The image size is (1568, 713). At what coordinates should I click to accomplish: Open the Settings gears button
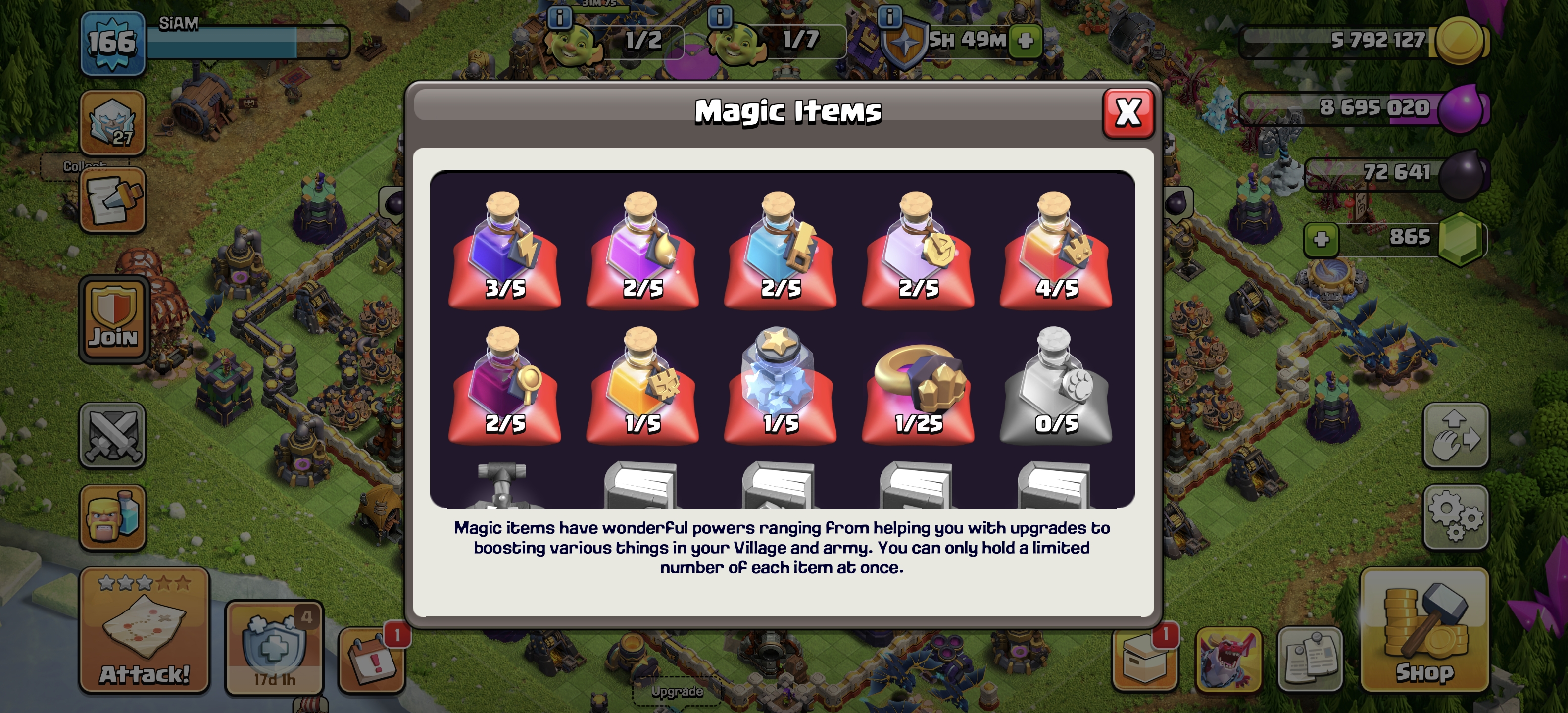(1455, 516)
